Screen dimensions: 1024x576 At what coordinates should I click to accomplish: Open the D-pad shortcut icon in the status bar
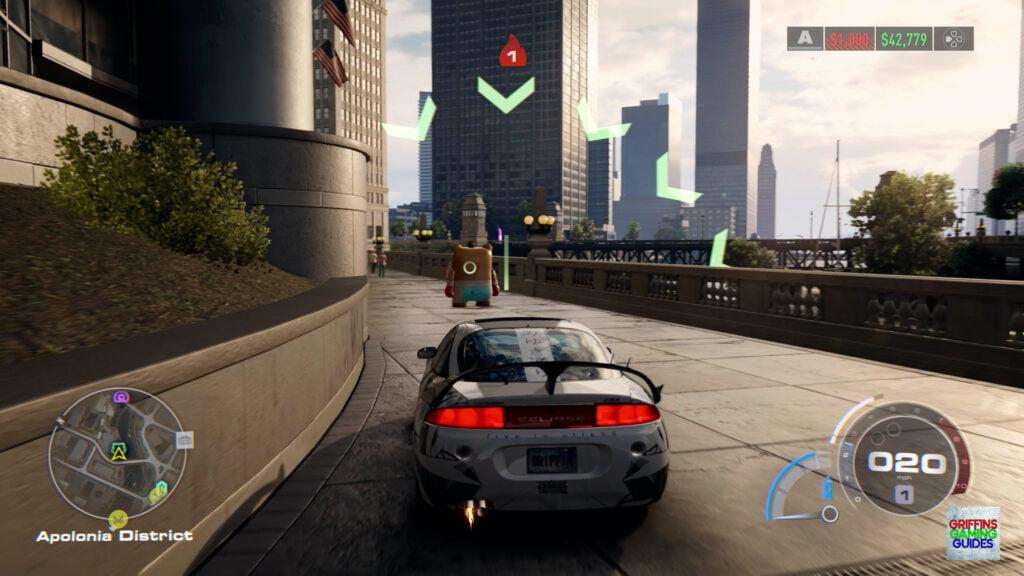click(954, 39)
